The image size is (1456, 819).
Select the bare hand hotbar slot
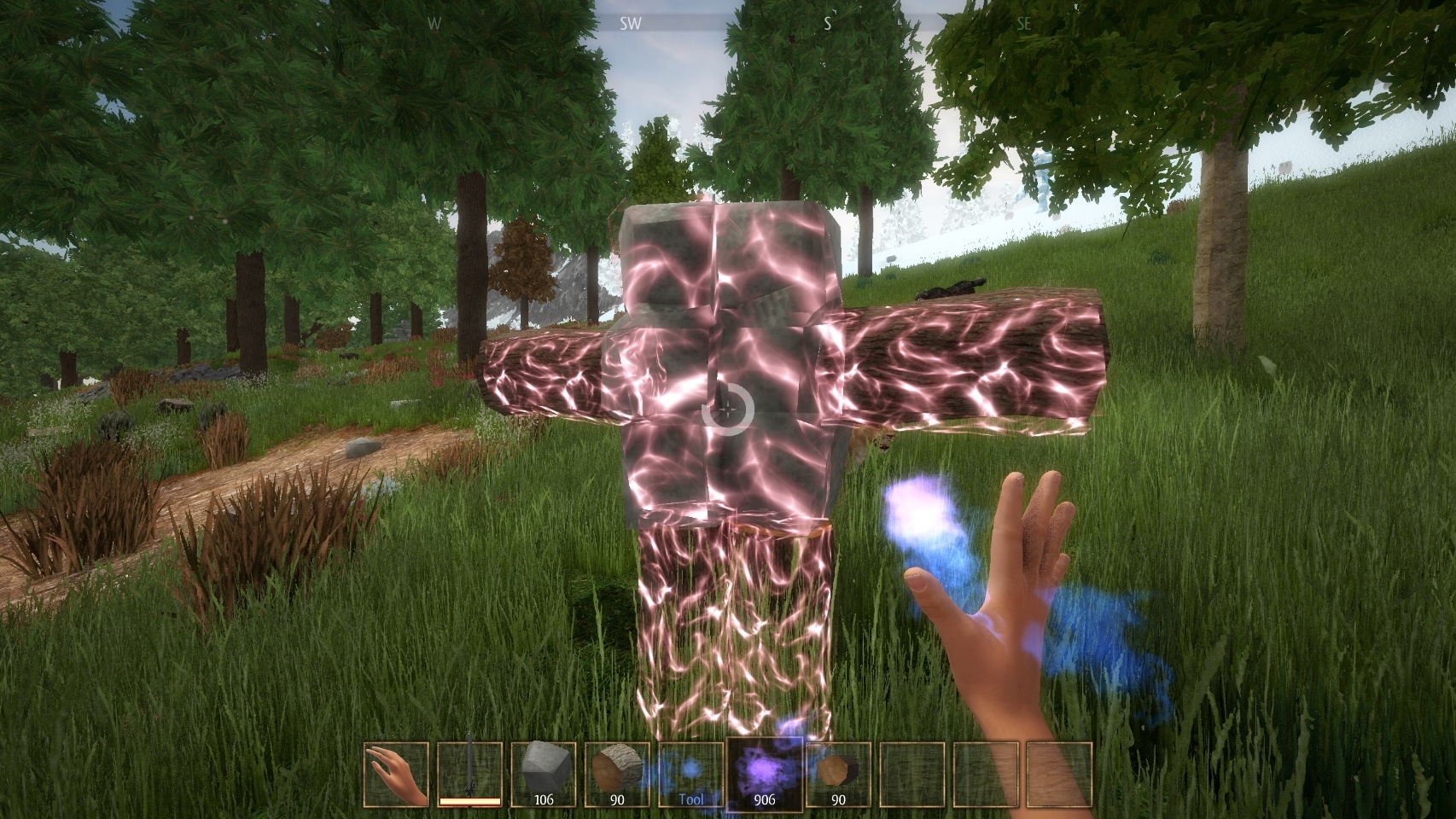395,775
